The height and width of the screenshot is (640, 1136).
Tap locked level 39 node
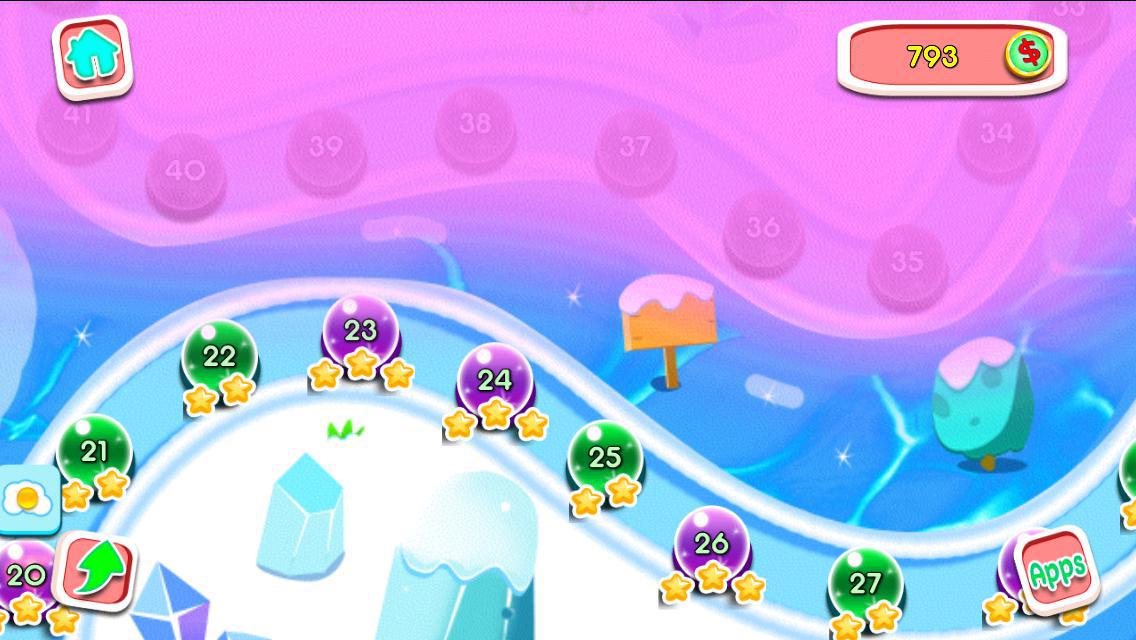[x=325, y=148]
